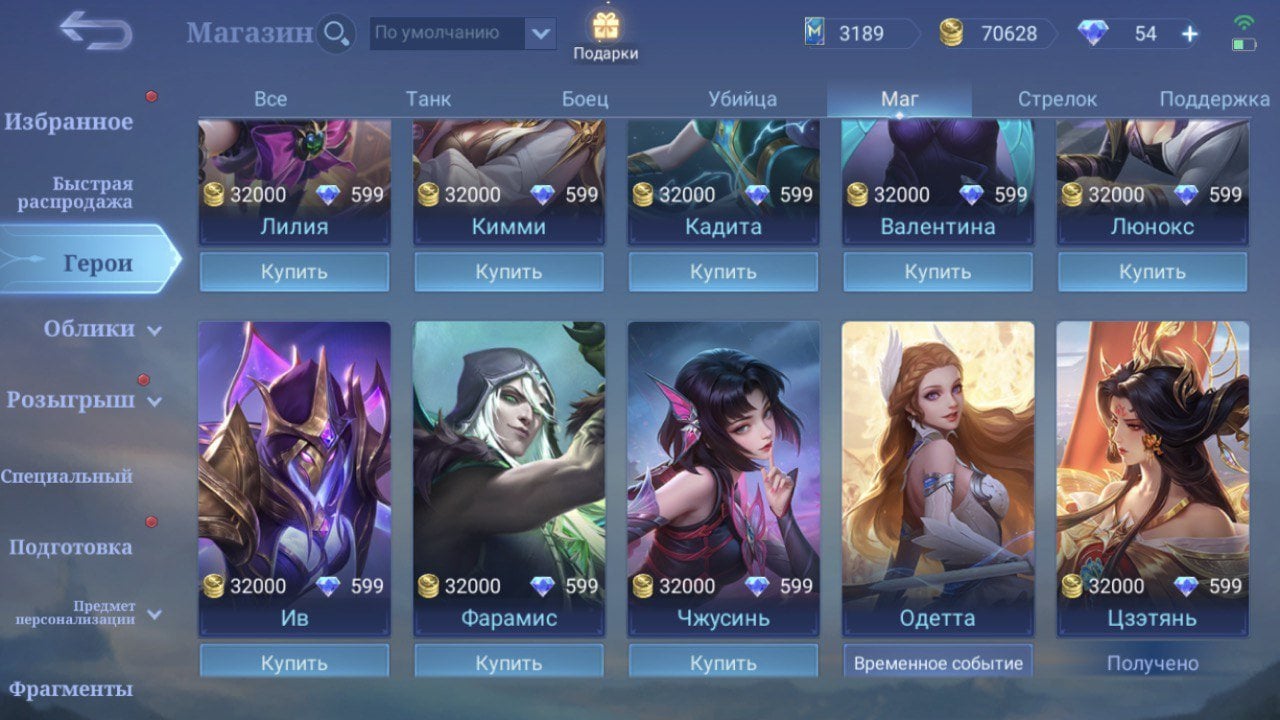
Task: Go back with the arrow button
Action: [x=95, y=31]
